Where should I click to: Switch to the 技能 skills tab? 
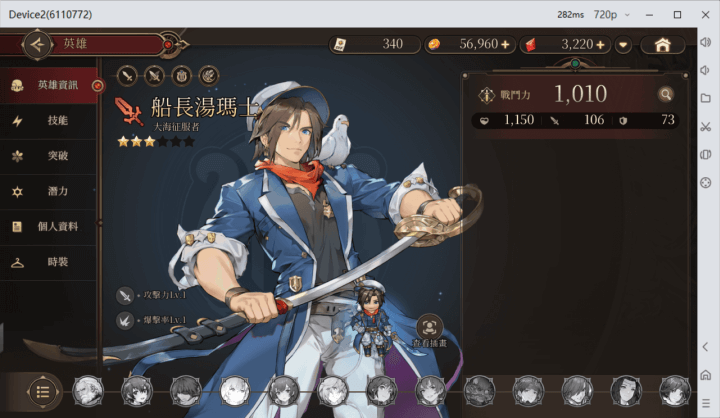(x=50, y=120)
